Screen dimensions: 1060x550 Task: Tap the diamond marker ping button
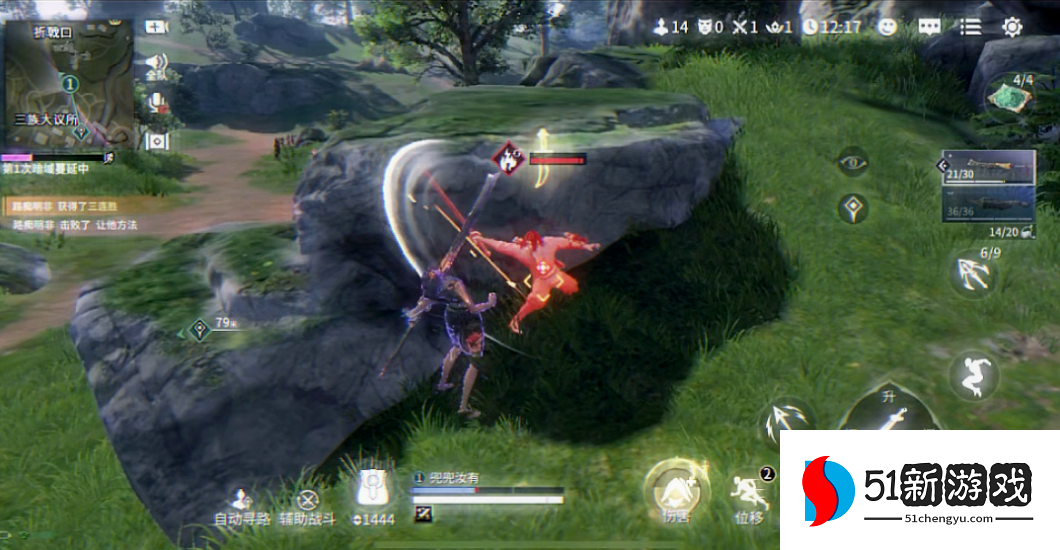(852, 208)
